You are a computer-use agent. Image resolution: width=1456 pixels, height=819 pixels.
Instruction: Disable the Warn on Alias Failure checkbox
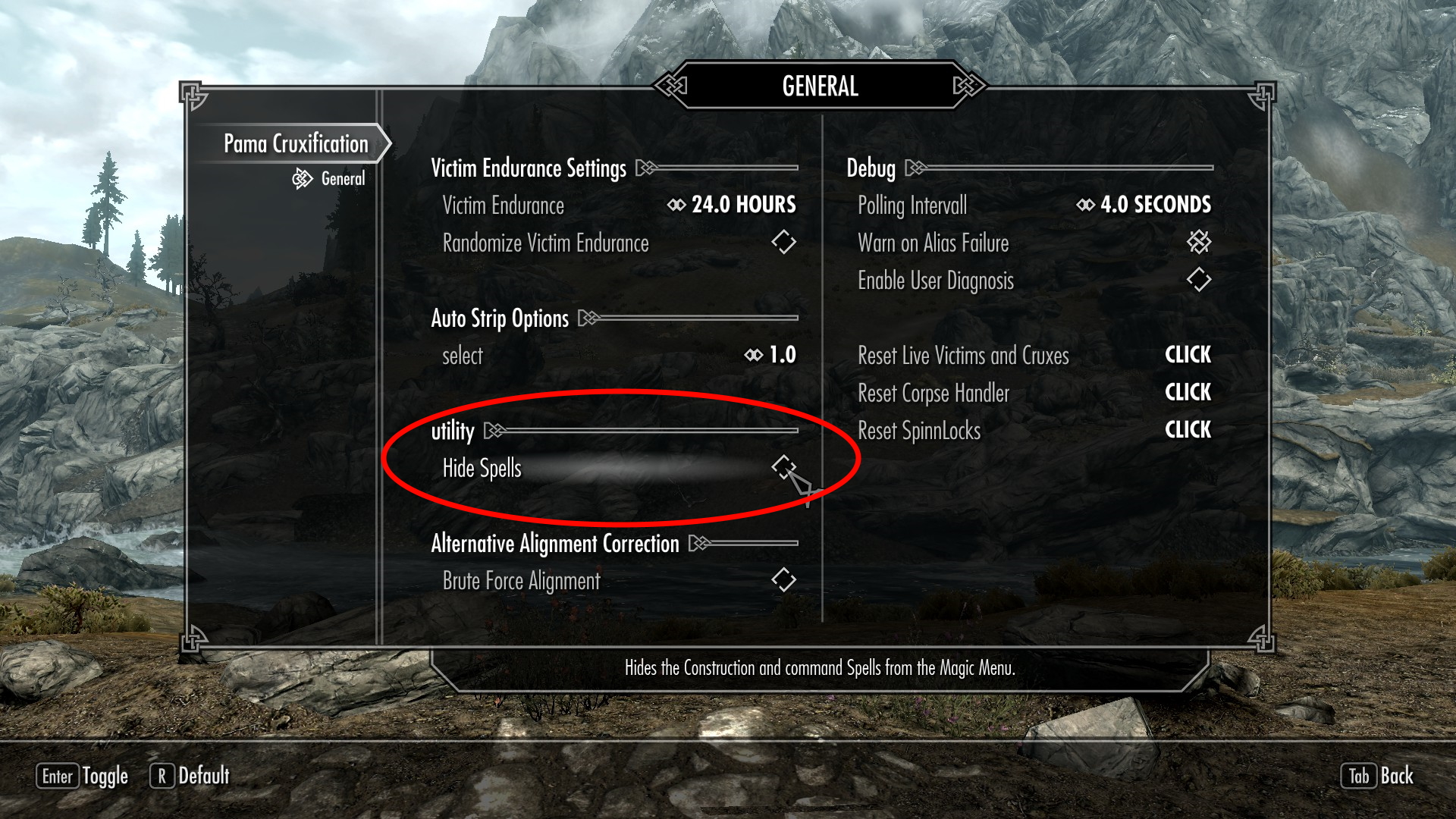point(1199,243)
